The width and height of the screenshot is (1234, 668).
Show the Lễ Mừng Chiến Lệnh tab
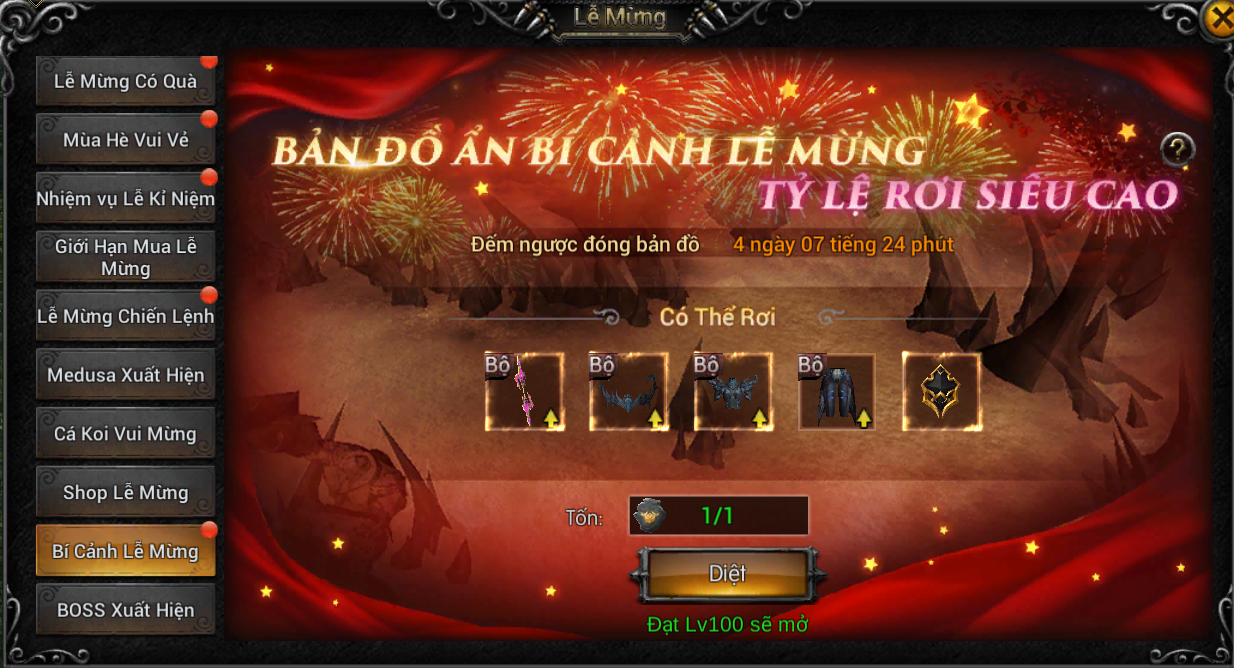125,316
